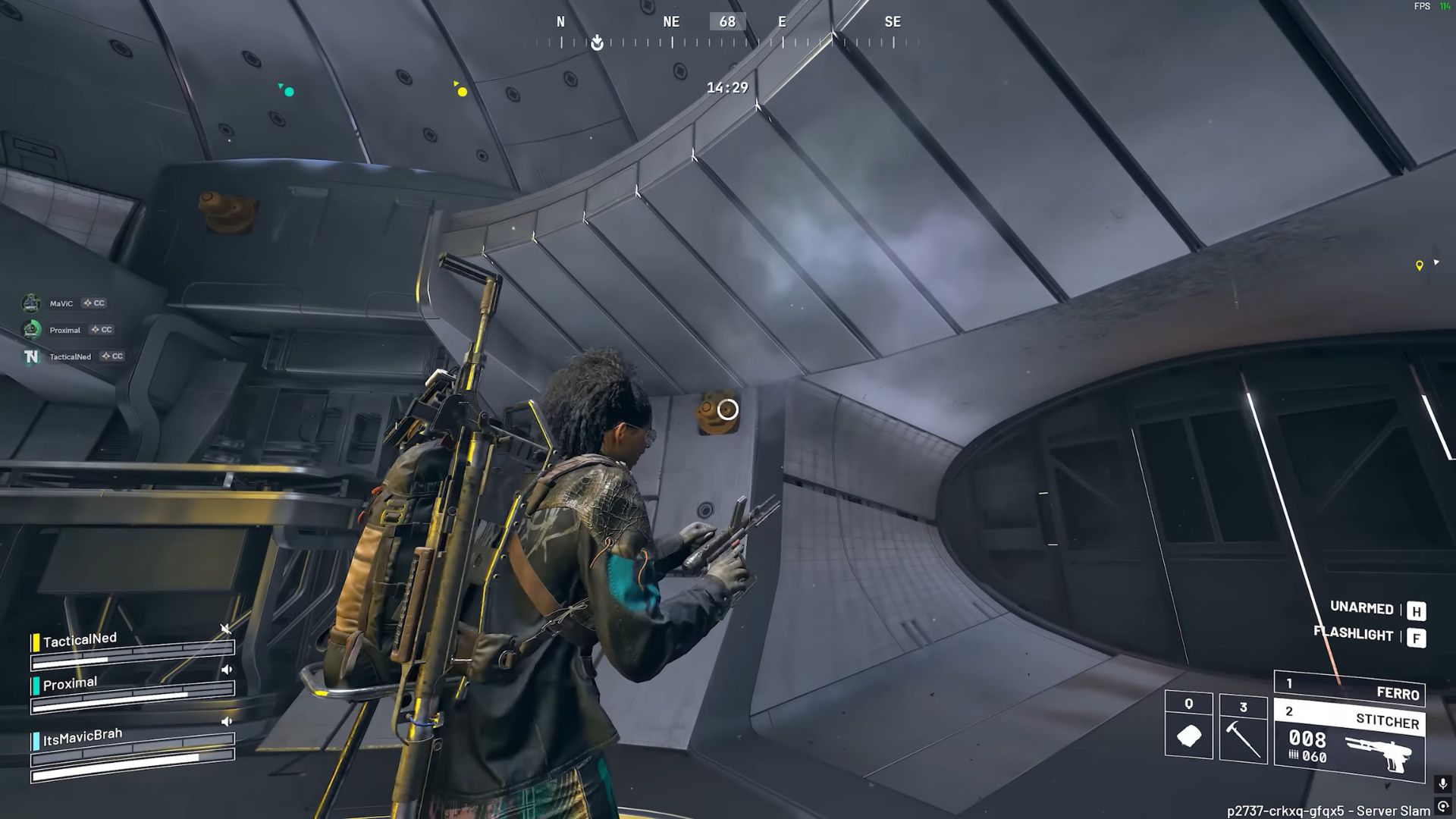
Task: Select TacticalNed in the overlay player list
Action: pos(70,356)
